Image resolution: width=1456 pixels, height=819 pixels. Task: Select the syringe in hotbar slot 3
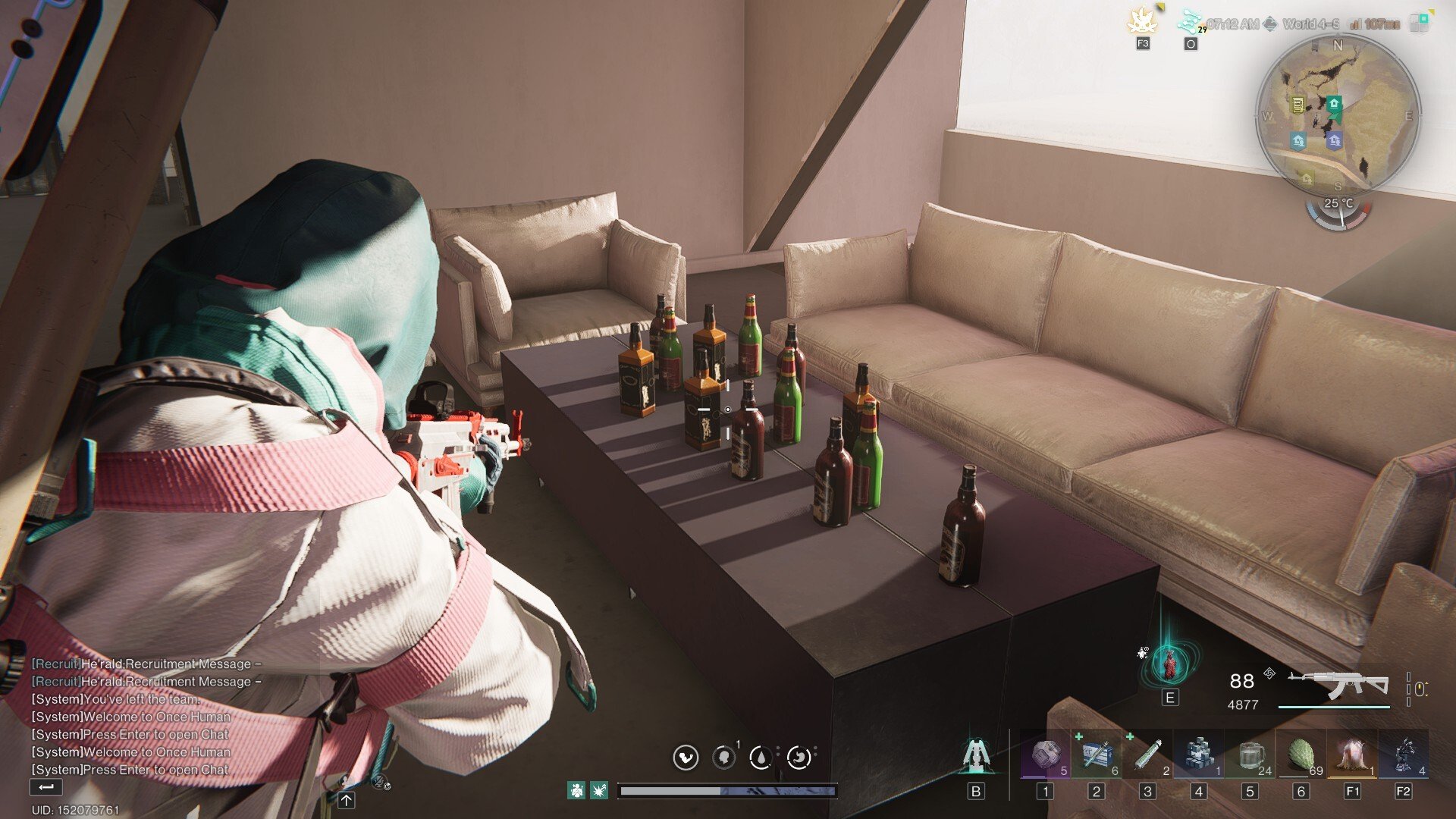pyautogui.click(x=1147, y=755)
